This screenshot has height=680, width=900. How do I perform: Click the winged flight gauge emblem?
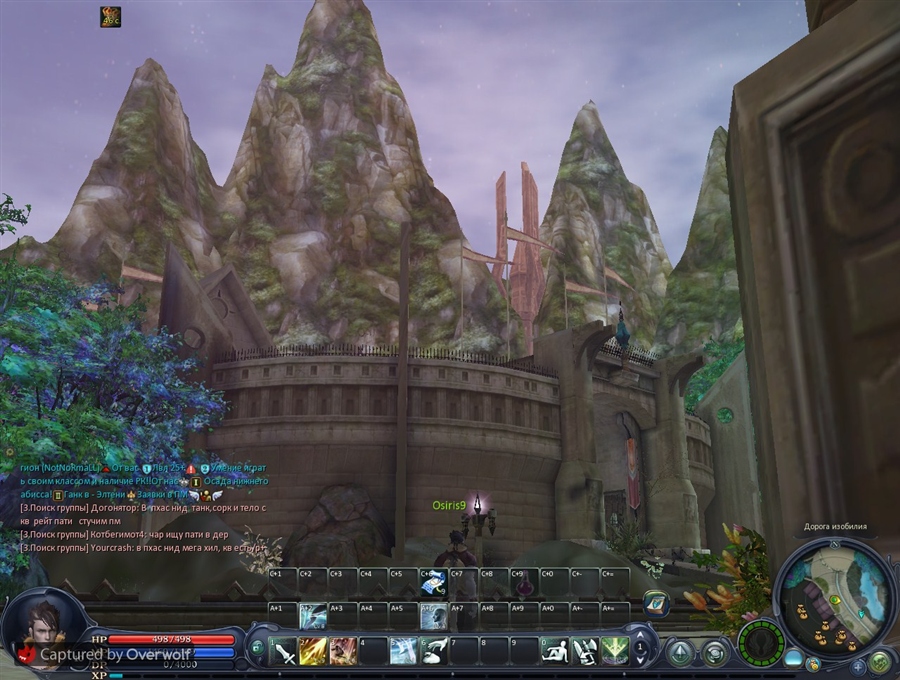click(762, 642)
